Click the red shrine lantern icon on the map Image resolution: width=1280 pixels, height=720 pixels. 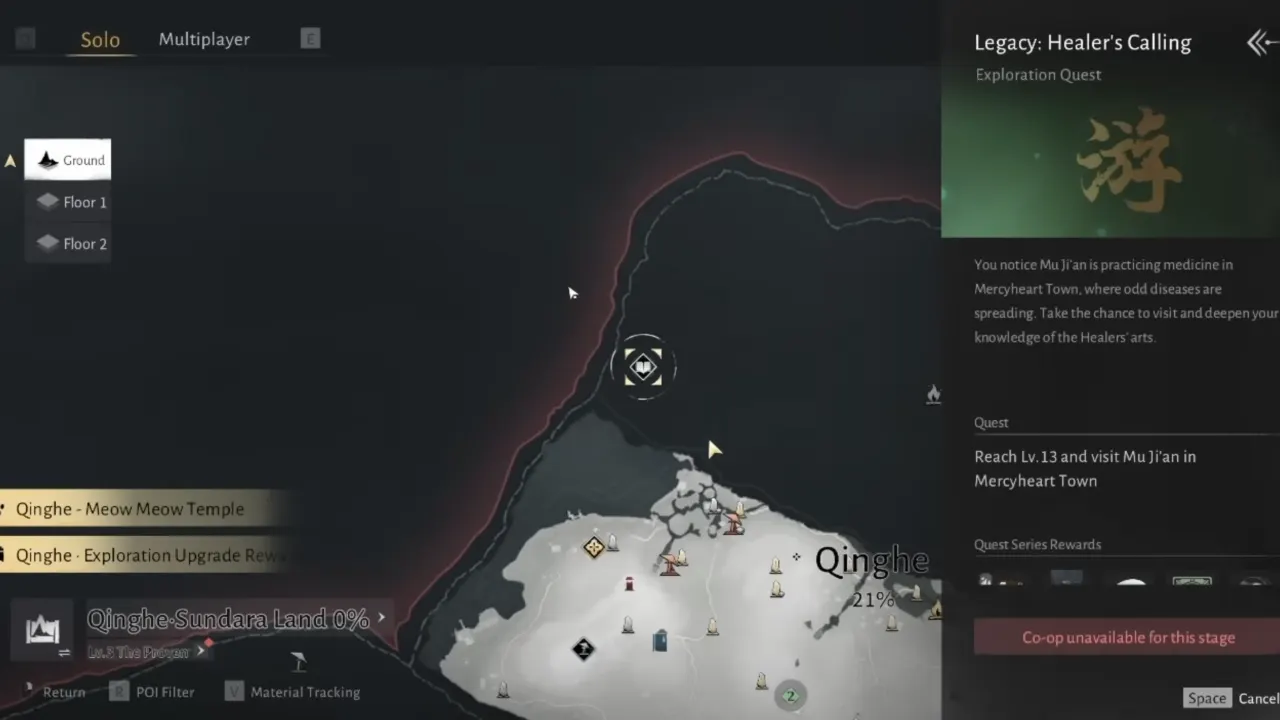pyautogui.click(x=630, y=581)
